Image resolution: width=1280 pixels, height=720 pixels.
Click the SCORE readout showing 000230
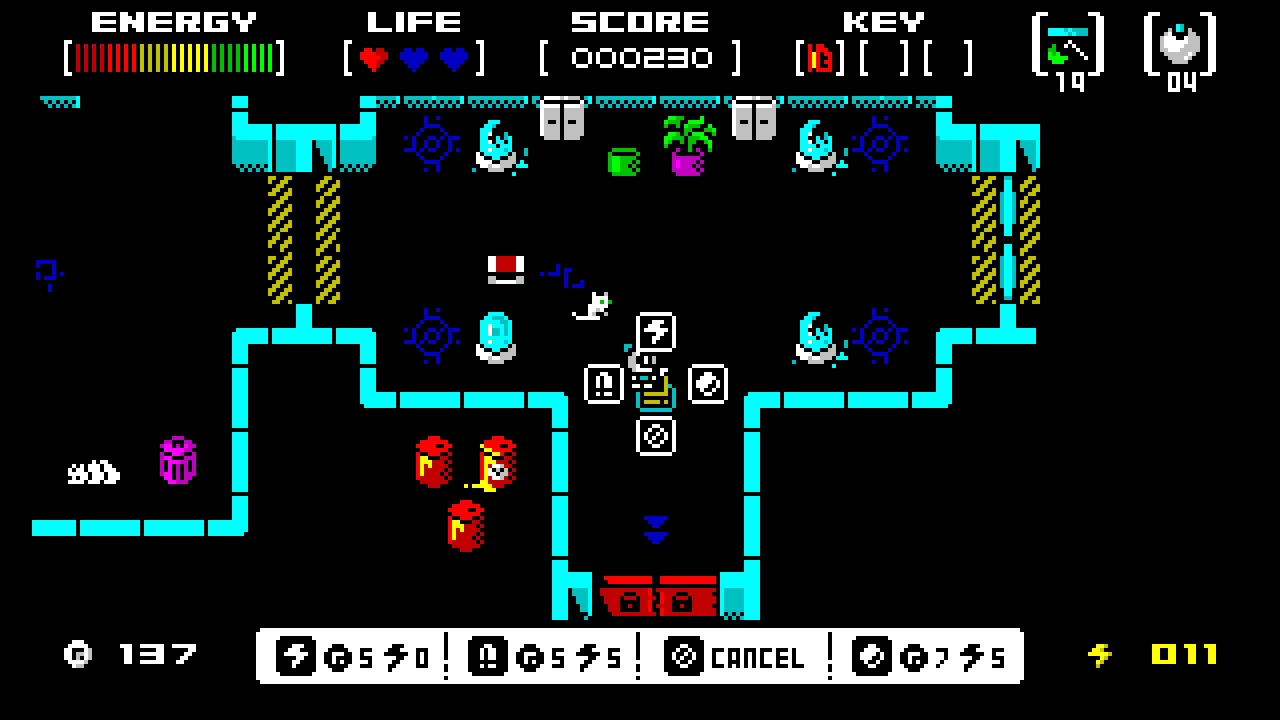coord(638,57)
